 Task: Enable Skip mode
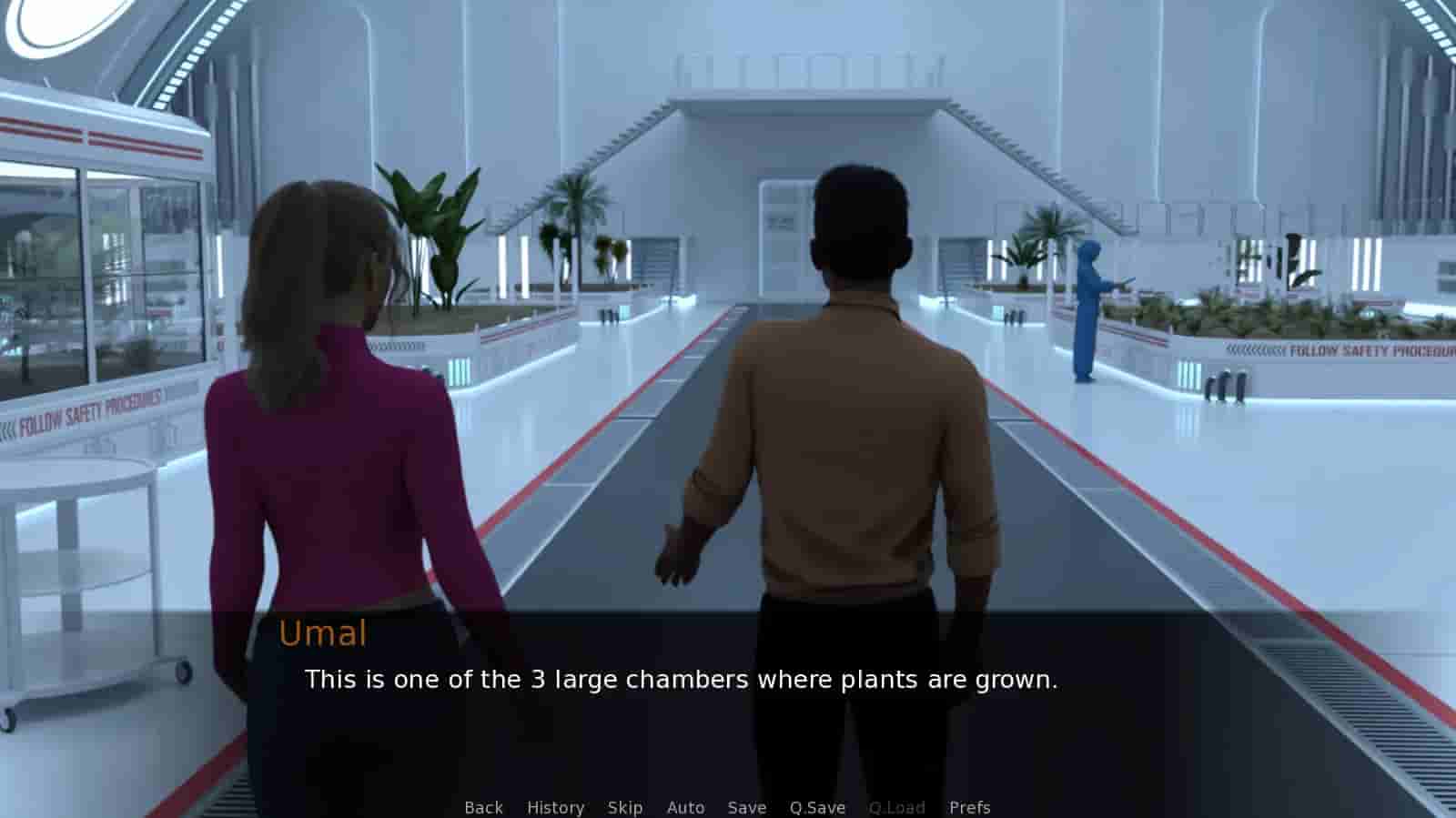[x=623, y=807]
